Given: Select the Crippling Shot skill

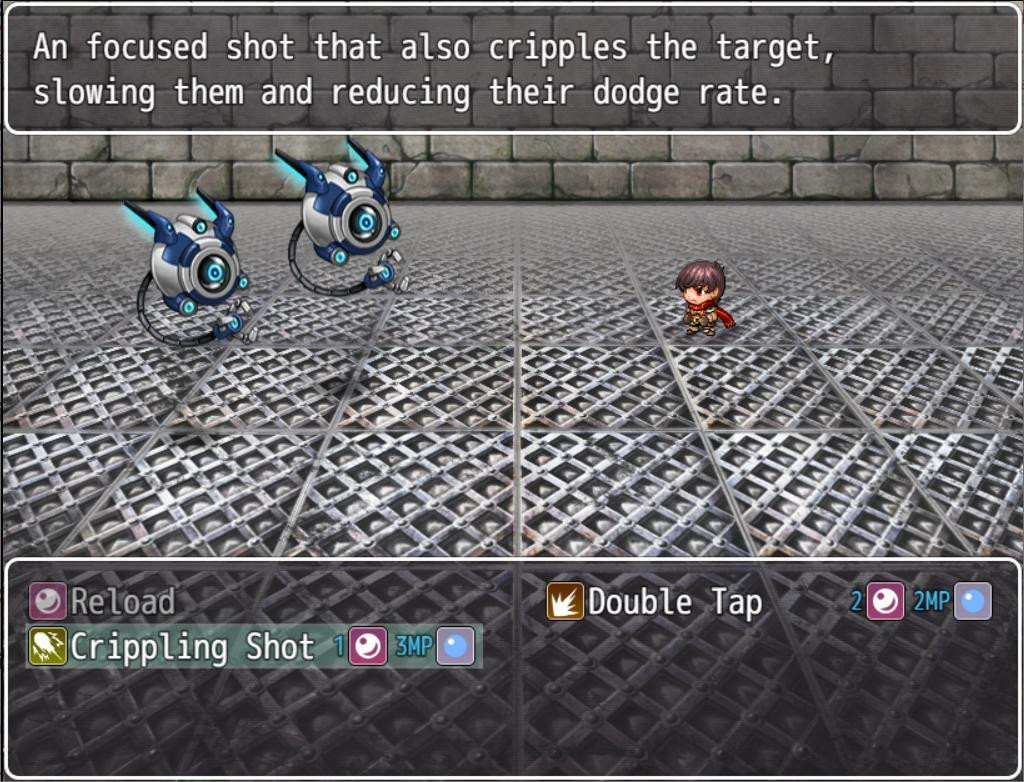Looking at the screenshot, I should coord(190,647).
